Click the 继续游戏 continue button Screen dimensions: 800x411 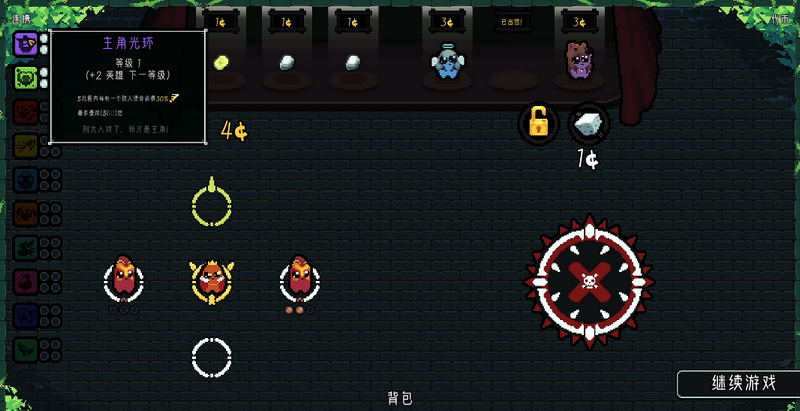tap(738, 383)
